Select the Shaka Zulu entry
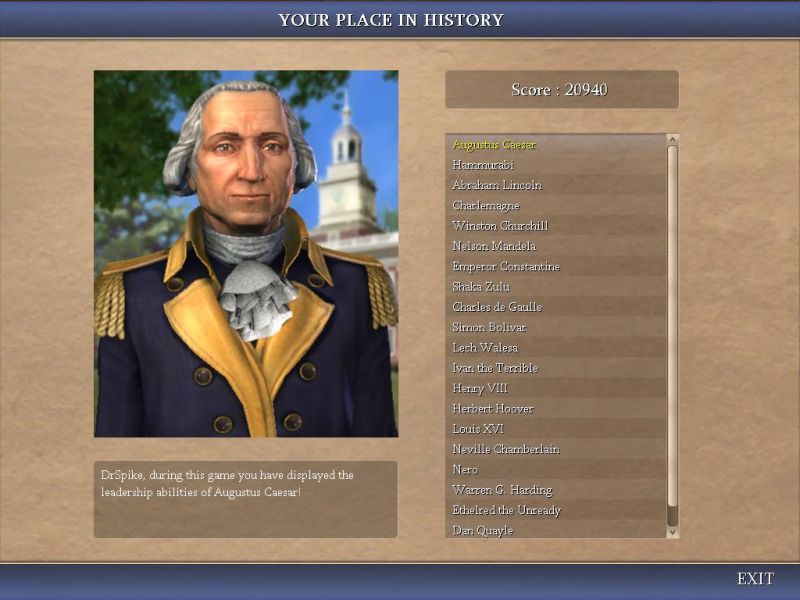Viewport: 800px width, 600px height. click(481, 287)
